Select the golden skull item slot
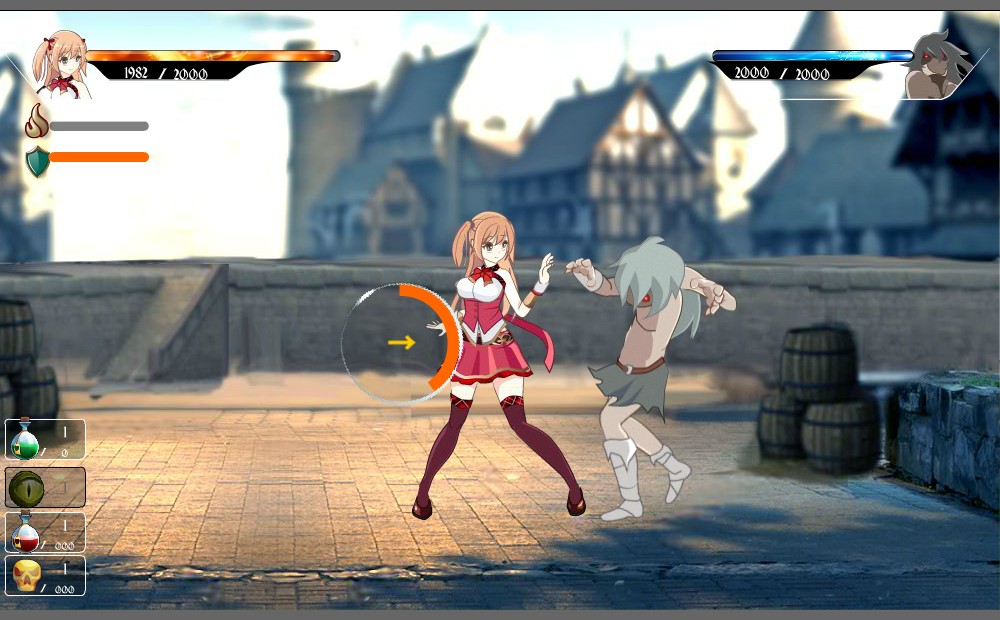Image resolution: width=1000 pixels, height=620 pixels. 45,576
